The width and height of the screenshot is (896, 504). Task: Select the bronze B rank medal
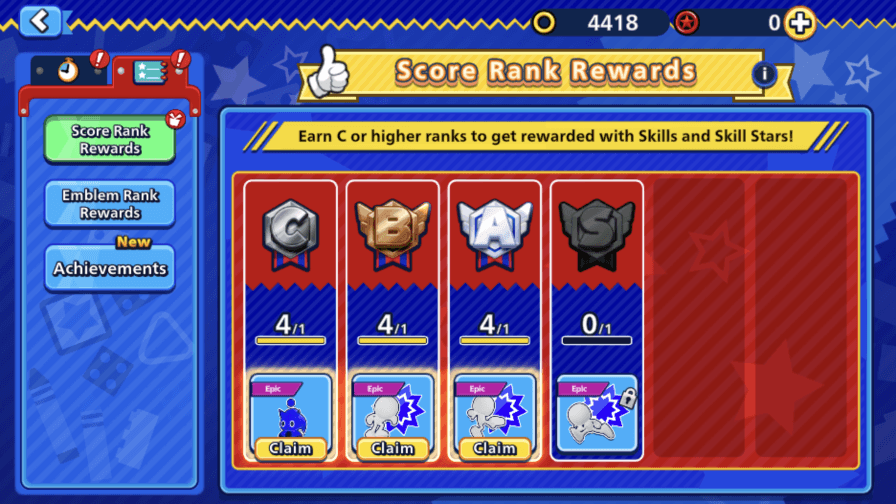(x=392, y=234)
